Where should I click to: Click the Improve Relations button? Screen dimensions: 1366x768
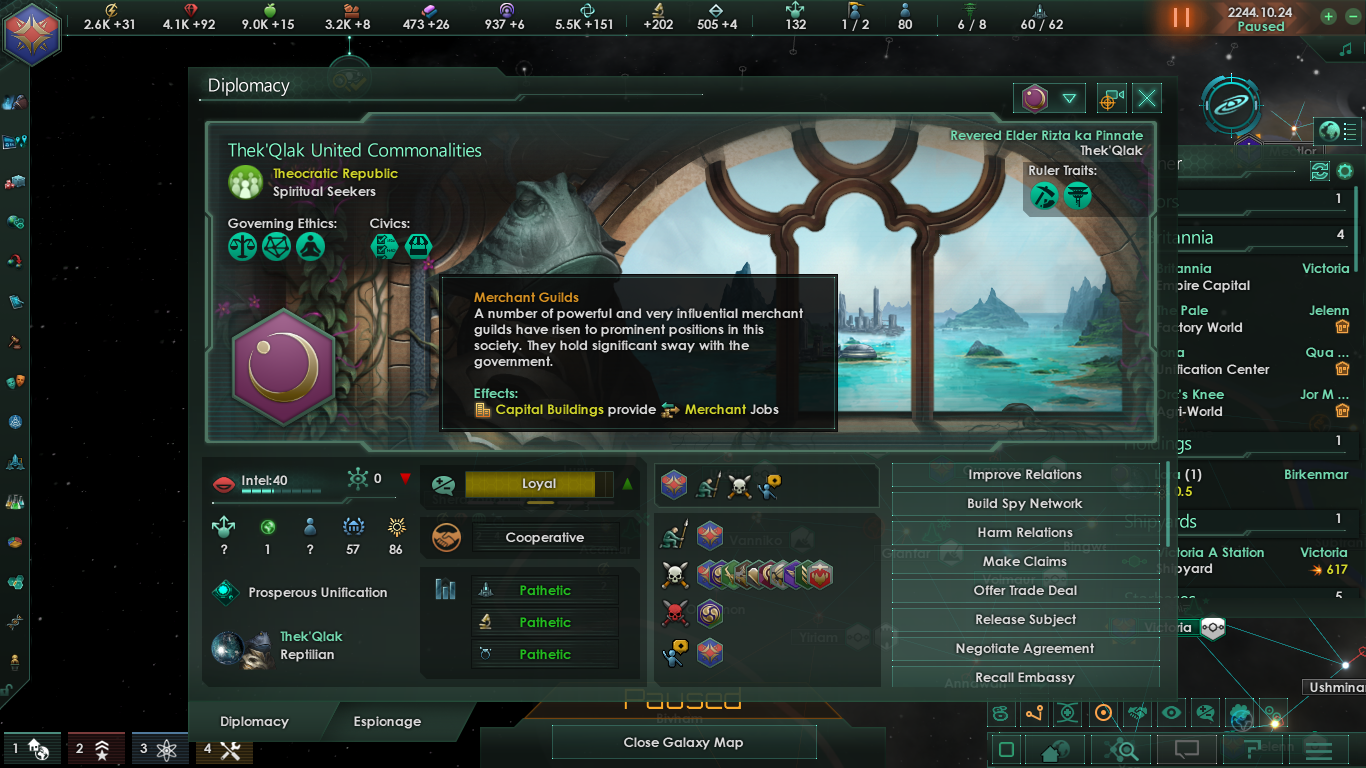tap(1023, 474)
